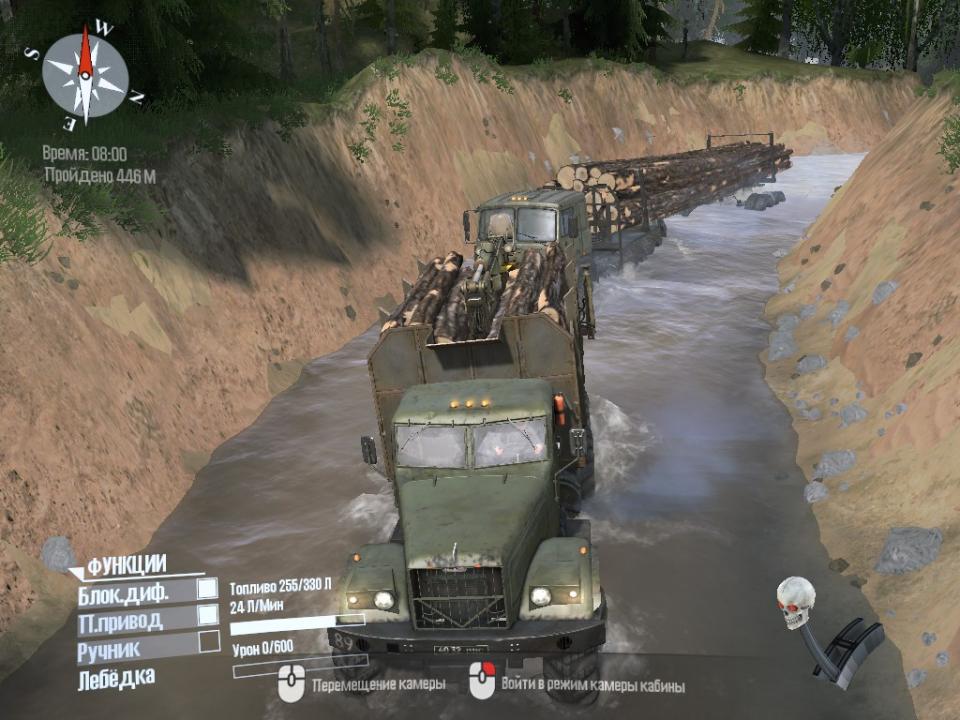Click the compass in the corner
This screenshot has width=960, height=720.
(86, 76)
